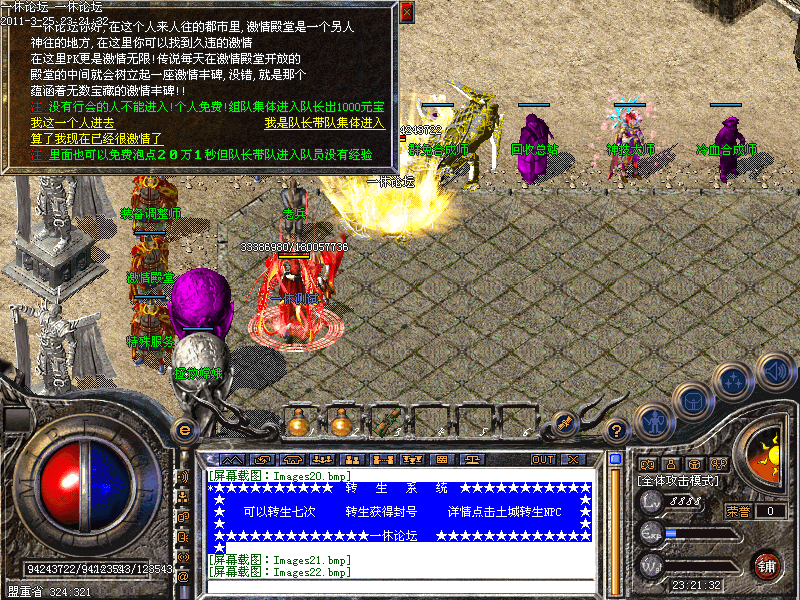The image size is (800, 600).
Task: Select the green scroll item in hotbar slot 3
Action: coord(386,423)
